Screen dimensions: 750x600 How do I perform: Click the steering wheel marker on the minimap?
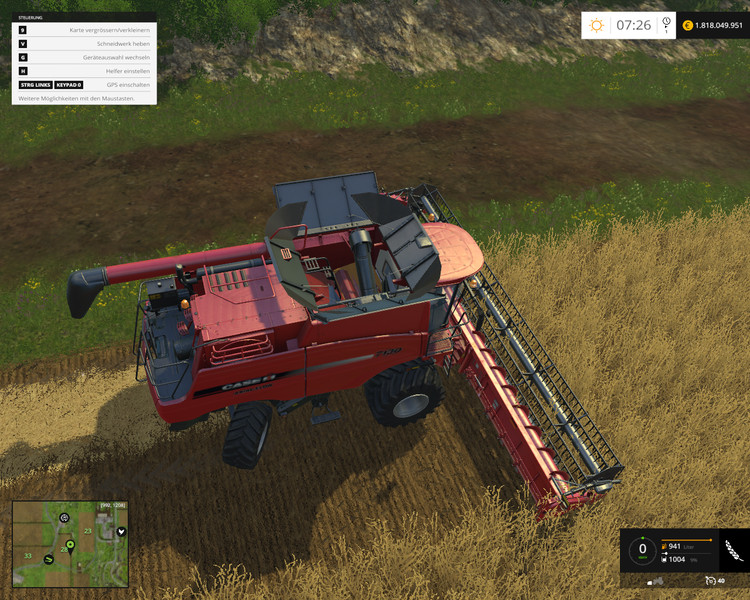tap(64, 518)
